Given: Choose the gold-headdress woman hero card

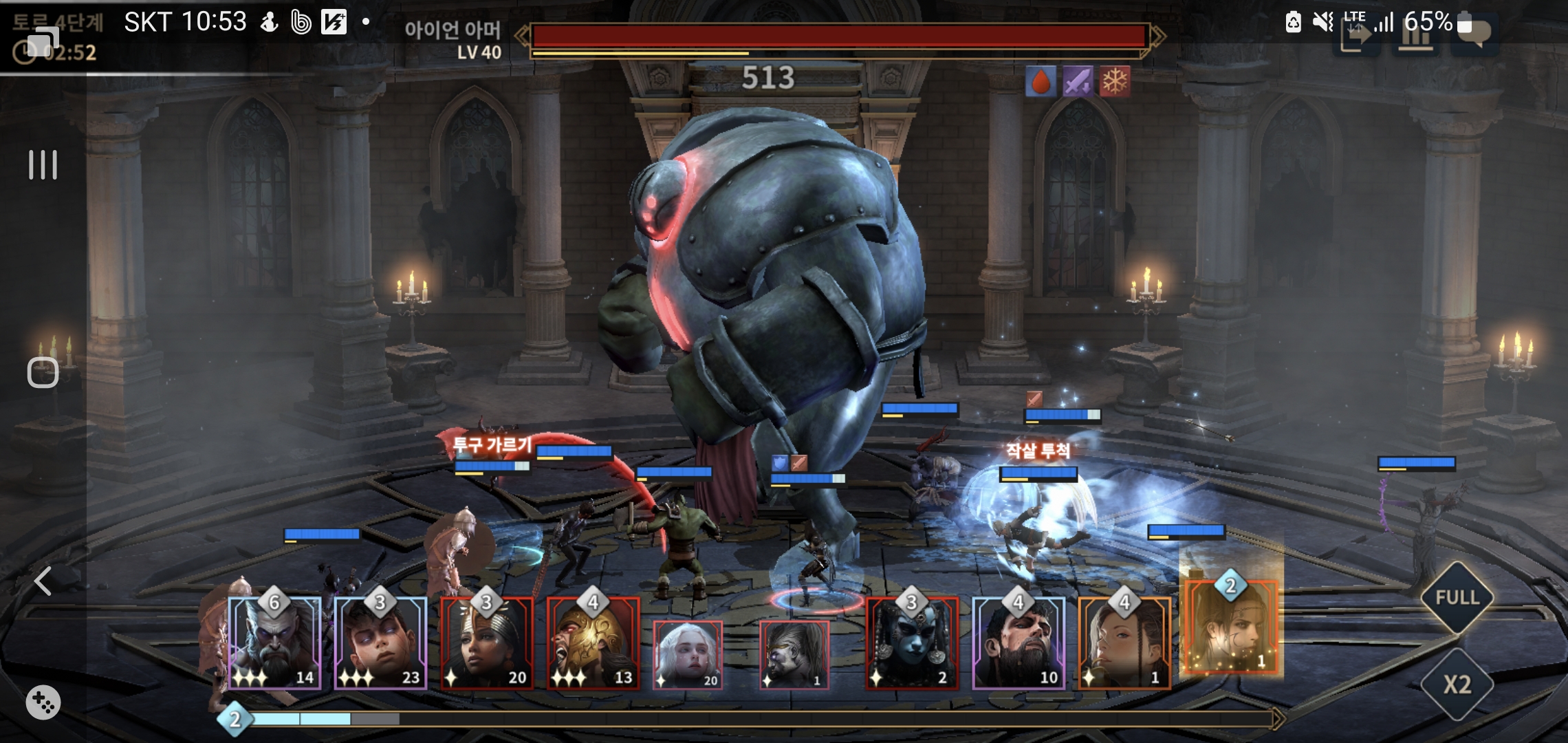Looking at the screenshot, I should (x=487, y=643).
